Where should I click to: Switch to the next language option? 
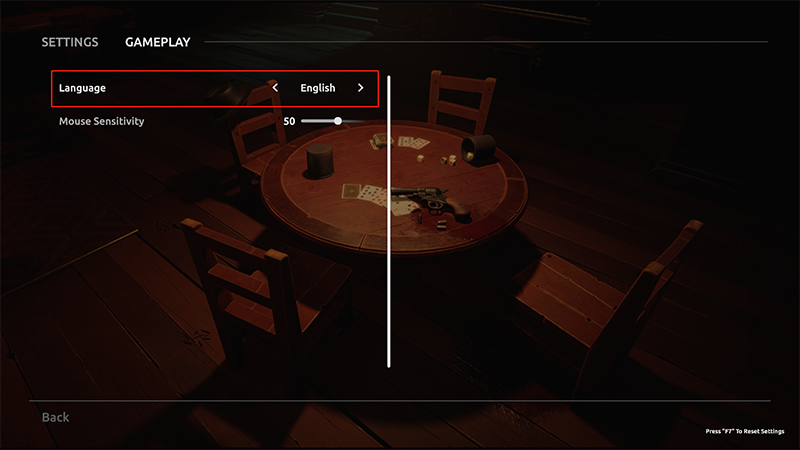[x=361, y=88]
